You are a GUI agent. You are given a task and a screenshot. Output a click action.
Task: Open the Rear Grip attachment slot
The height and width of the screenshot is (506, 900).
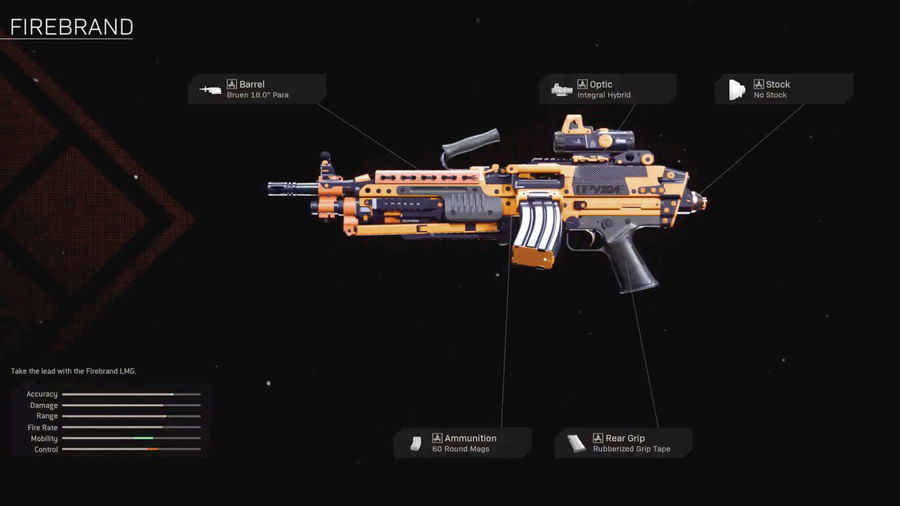tap(623, 443)
